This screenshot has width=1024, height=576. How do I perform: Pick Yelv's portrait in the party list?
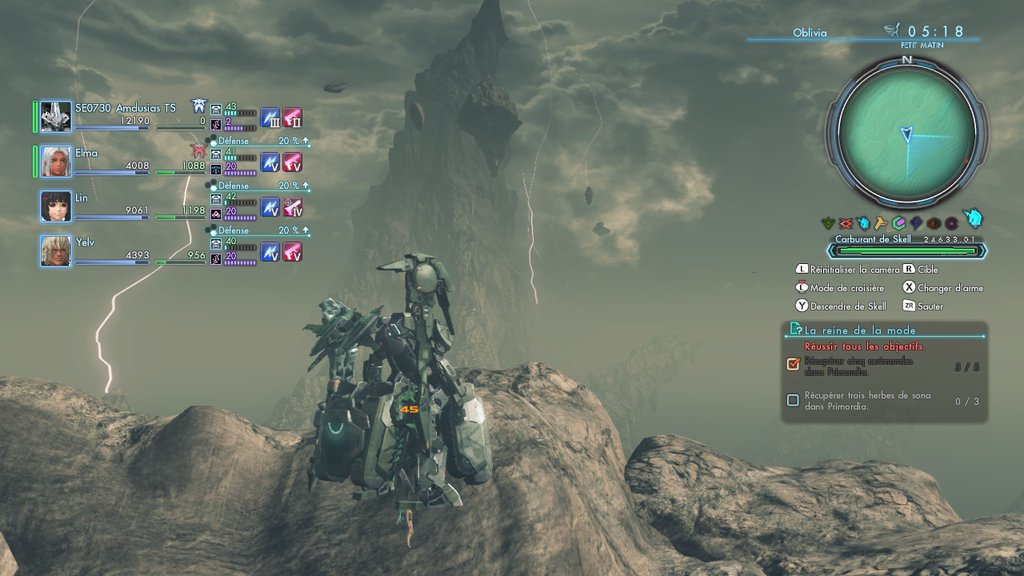tap(56, 250)
